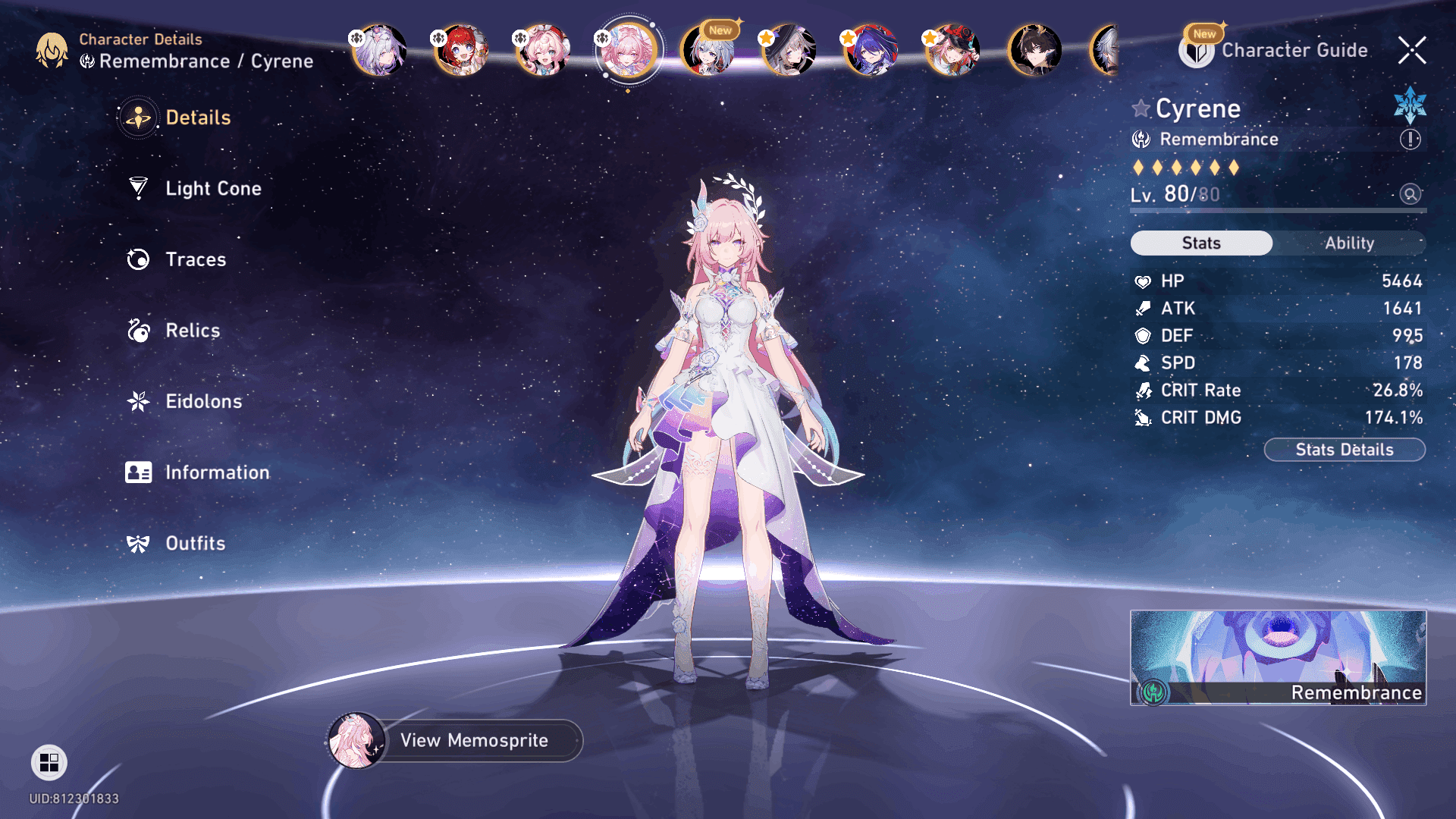The height and width of the screenshot is (819, 1456).
Task: Switch to the Ability tab
Action: pos(1349,243)
